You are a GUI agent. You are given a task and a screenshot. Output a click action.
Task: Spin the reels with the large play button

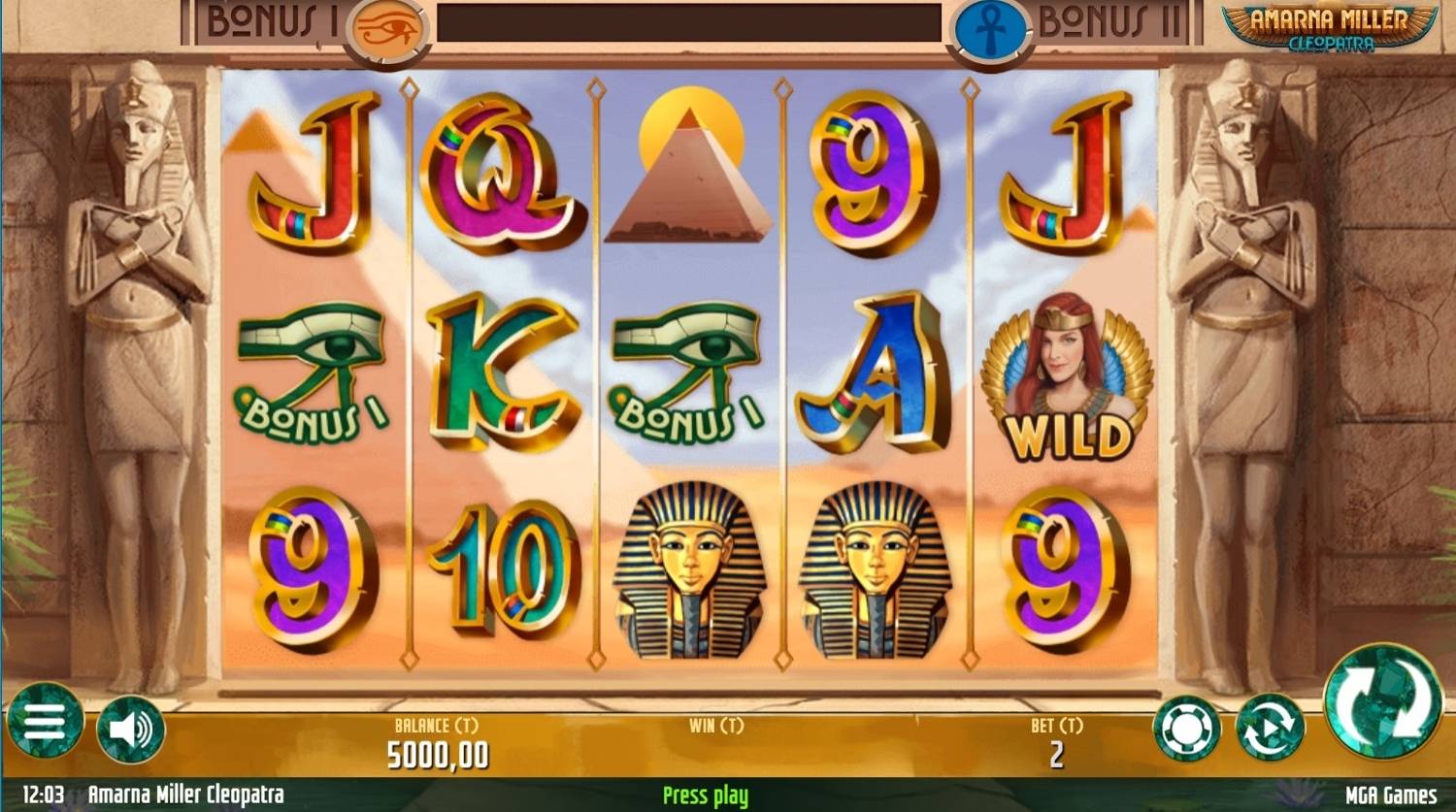(1382, 701)
